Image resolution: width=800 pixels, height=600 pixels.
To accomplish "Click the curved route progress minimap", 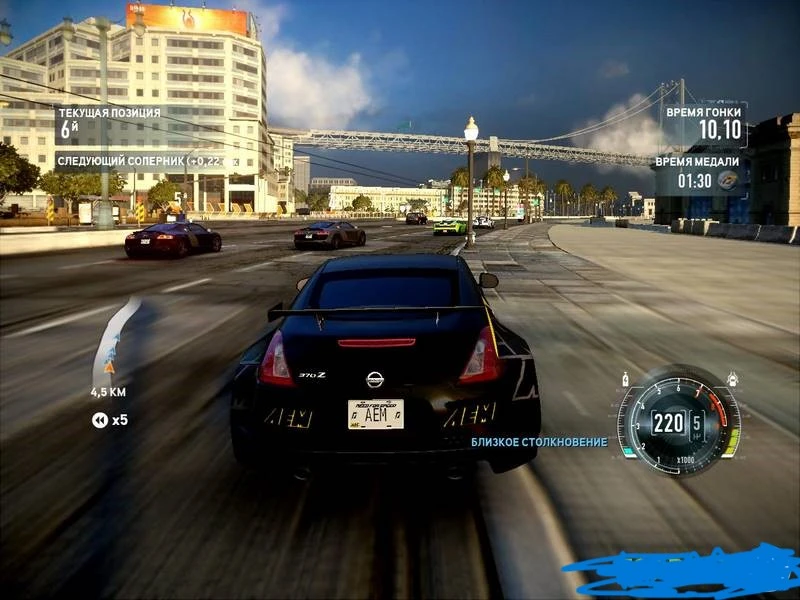I will tap(116, 341).
